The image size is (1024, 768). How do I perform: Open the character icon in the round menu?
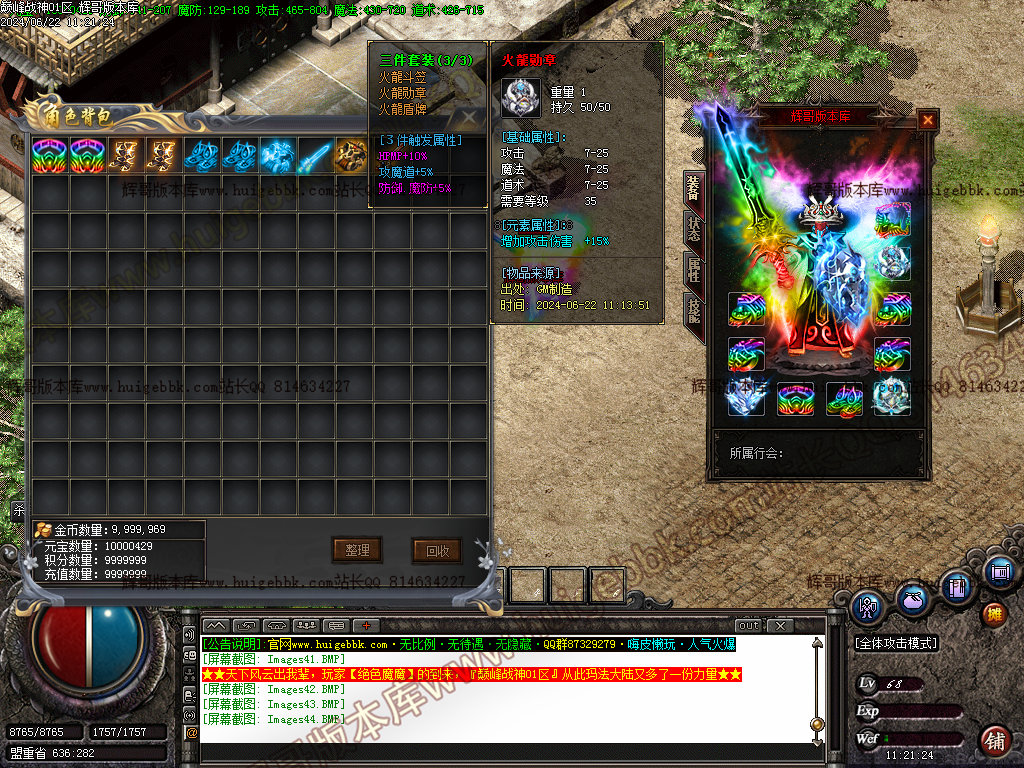pyautogui.click(x=866, y=605)
